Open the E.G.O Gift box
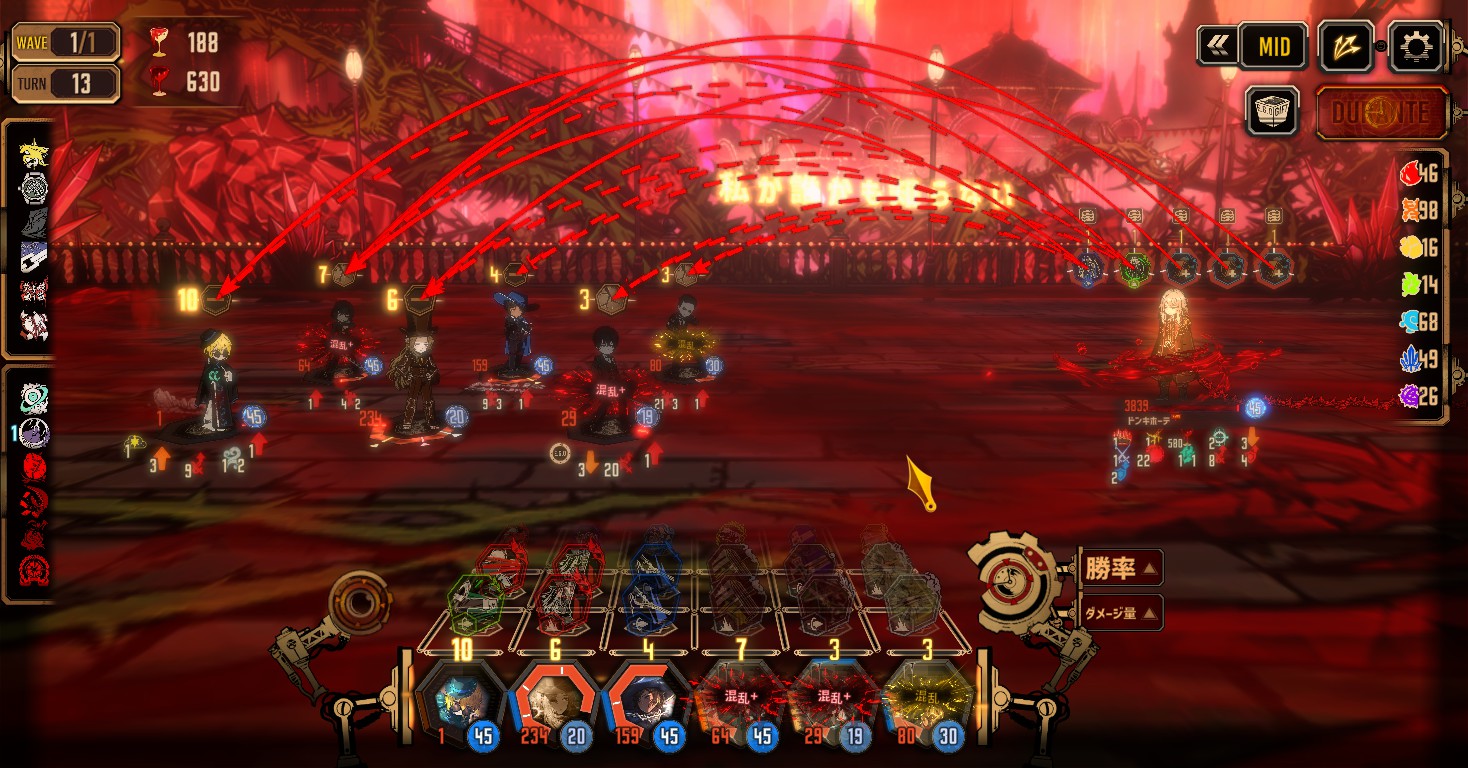This screenshot has height=768, width=1468. click(x=1271, y=111)
